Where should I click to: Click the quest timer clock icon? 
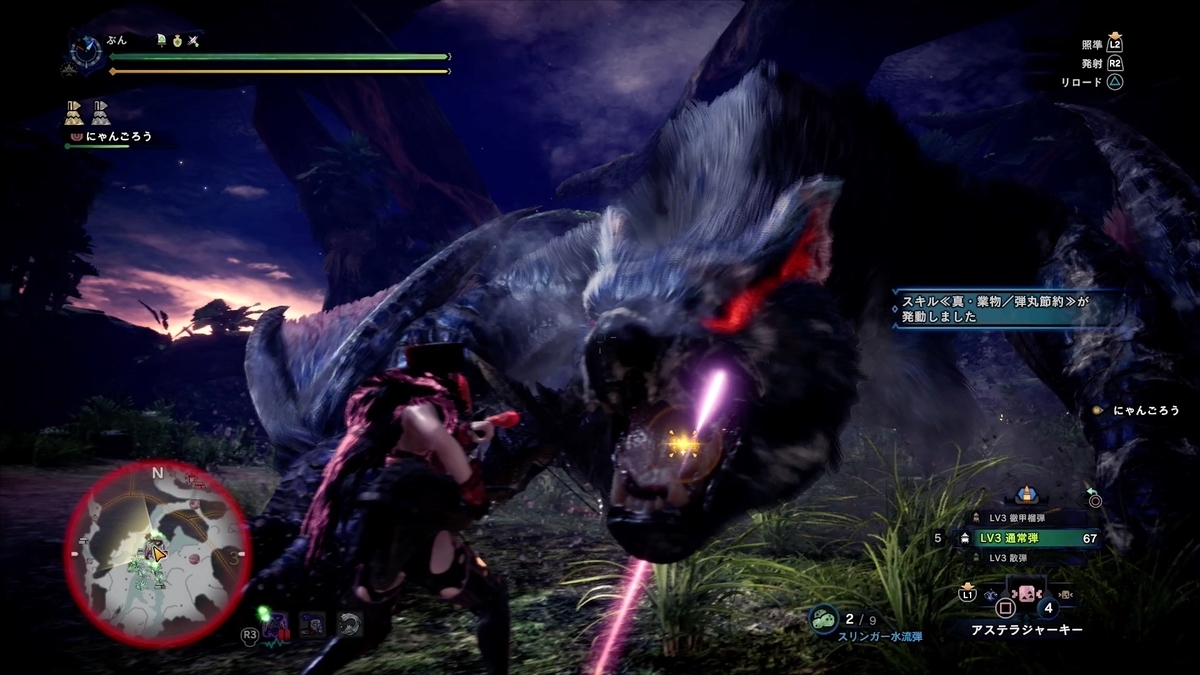tap(86, 53)
